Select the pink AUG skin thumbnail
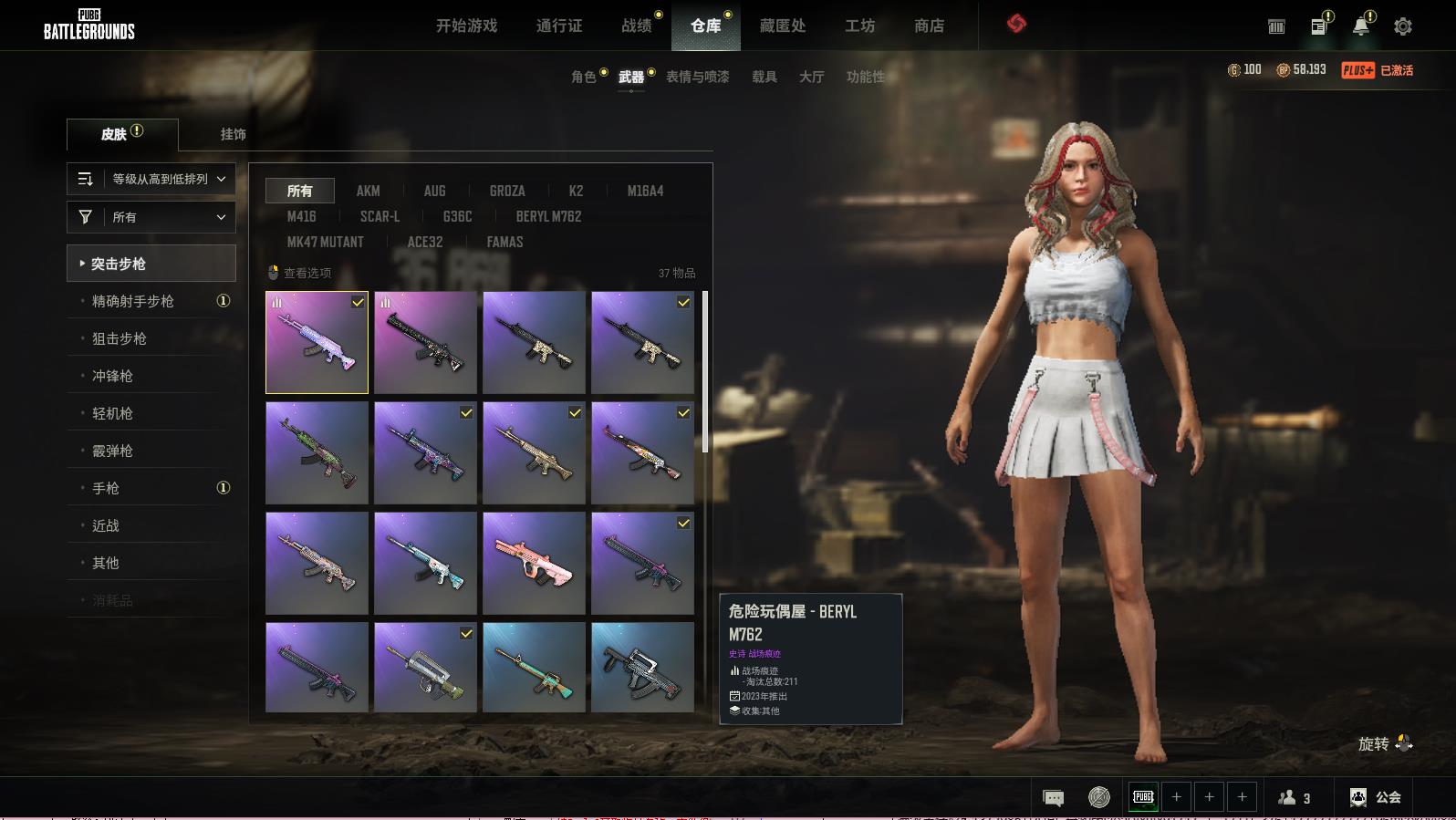 coord(534,563)
